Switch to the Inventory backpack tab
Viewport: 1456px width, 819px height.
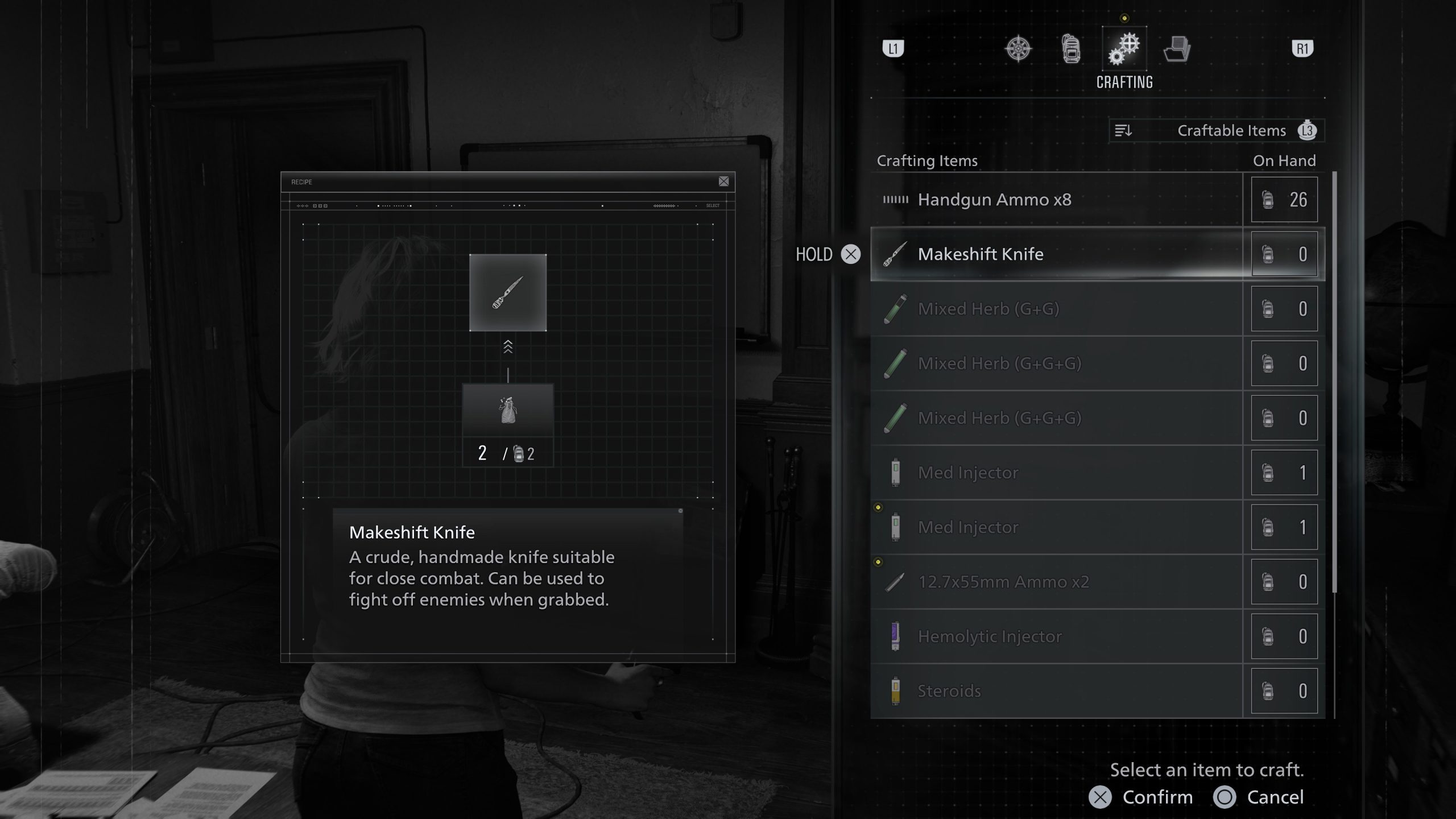coord(1072,48)
